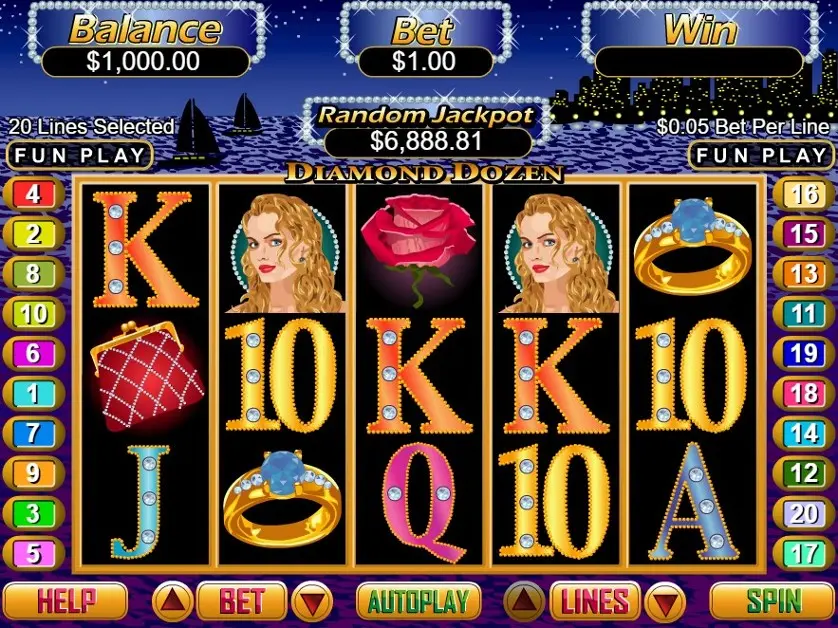Select payline number 16 marker

coord(804,194)
